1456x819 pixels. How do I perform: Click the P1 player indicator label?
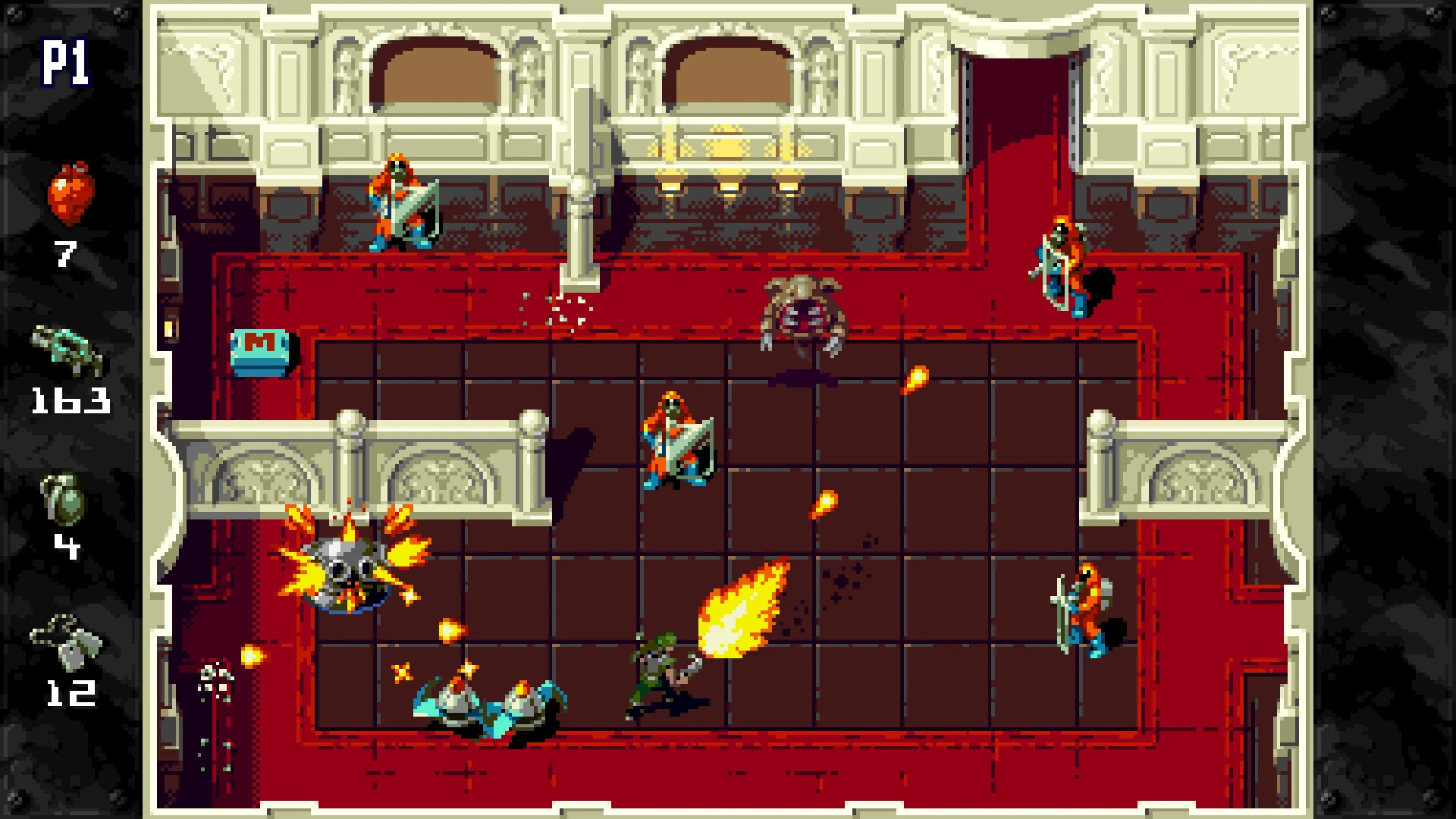[67, 61]
